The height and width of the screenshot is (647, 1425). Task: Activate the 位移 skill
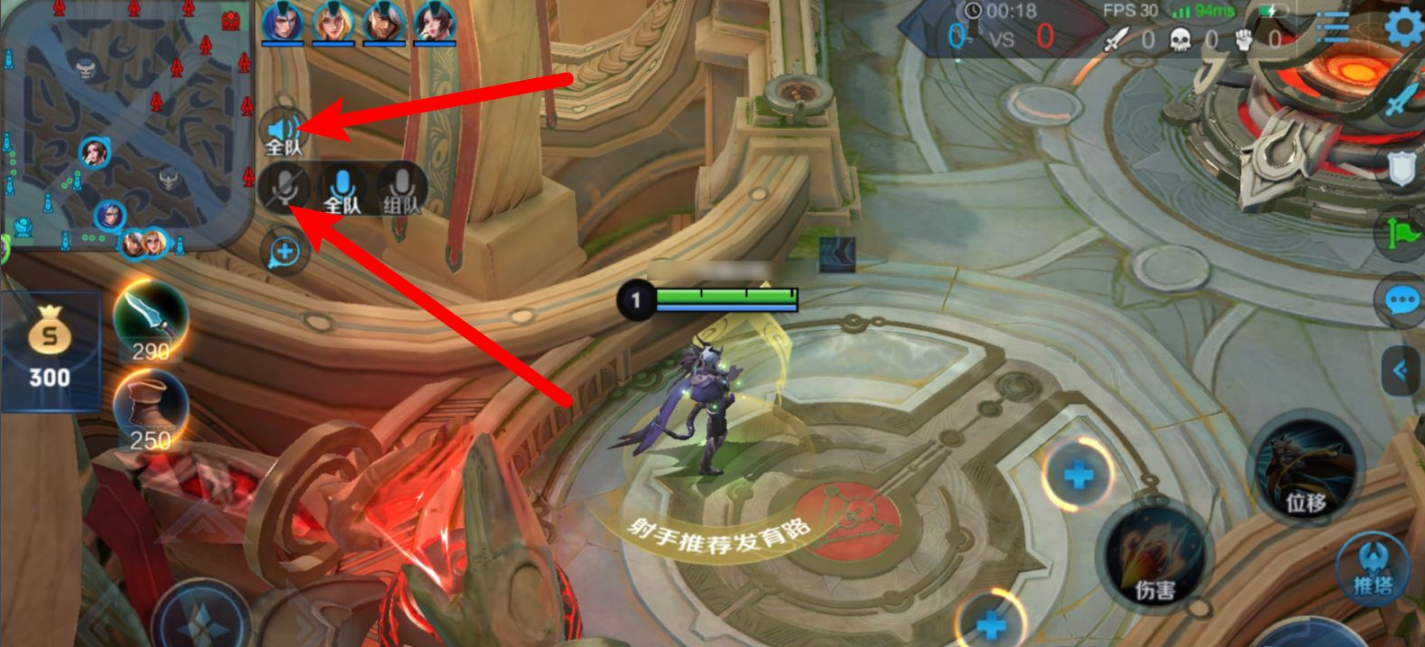coord(1306,470)
